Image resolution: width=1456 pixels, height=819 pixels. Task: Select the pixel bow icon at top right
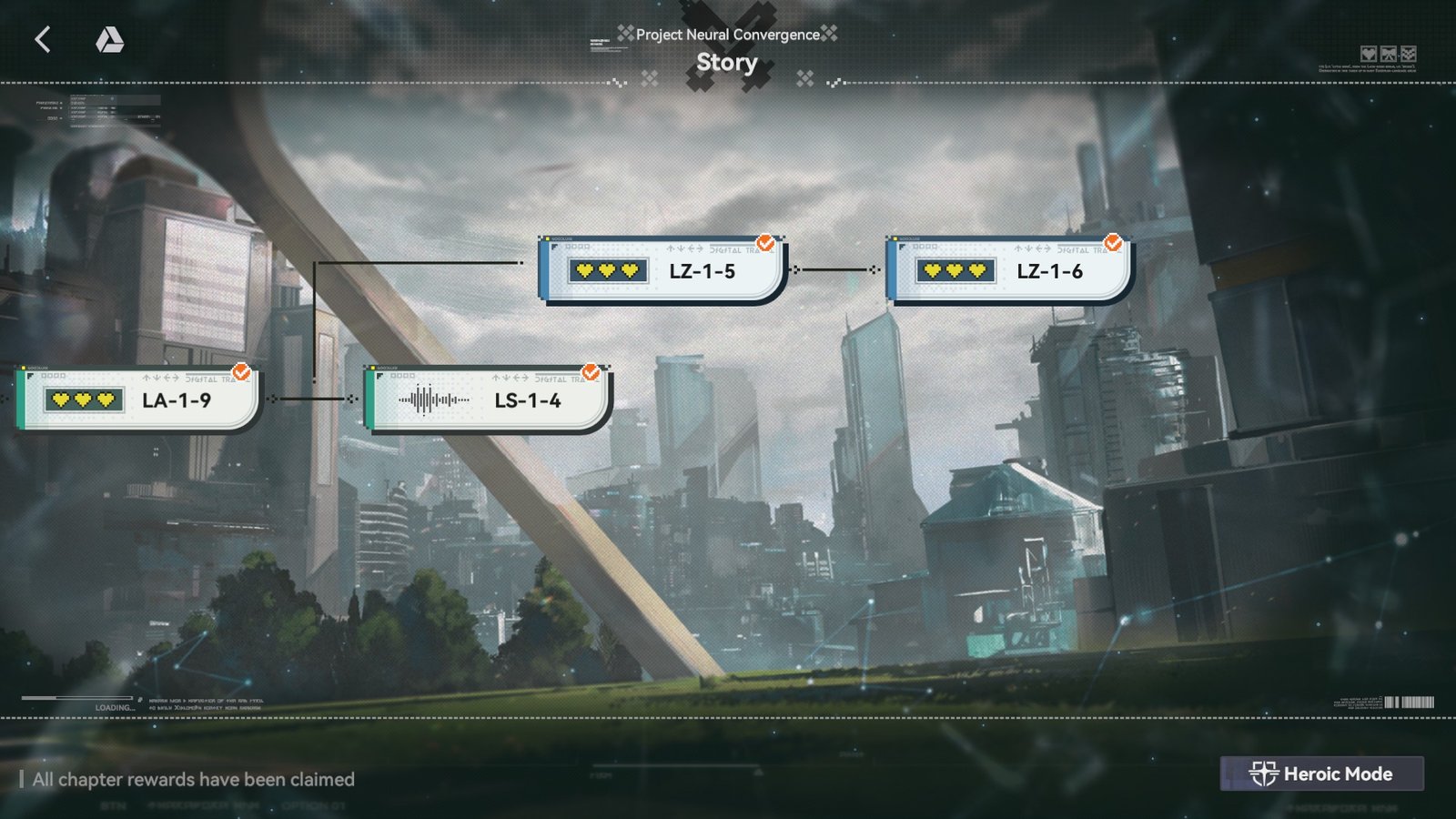click(1389, 54)
